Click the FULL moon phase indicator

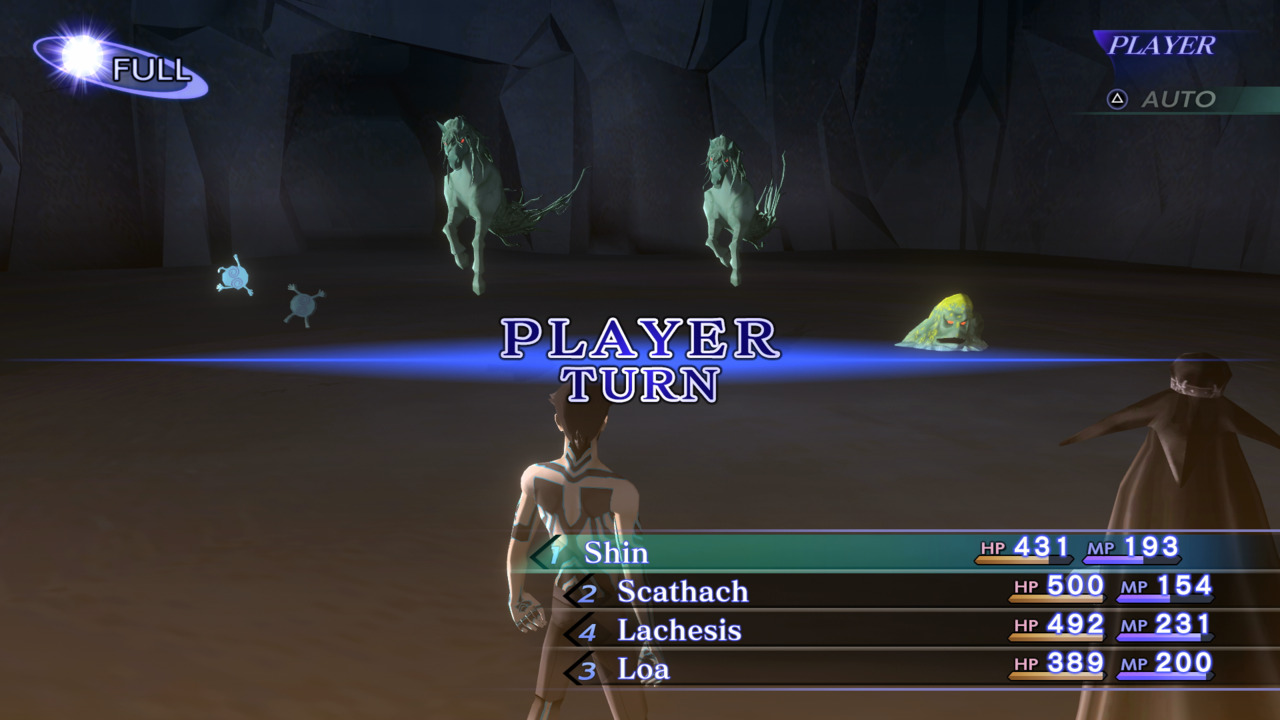[120, 68]
